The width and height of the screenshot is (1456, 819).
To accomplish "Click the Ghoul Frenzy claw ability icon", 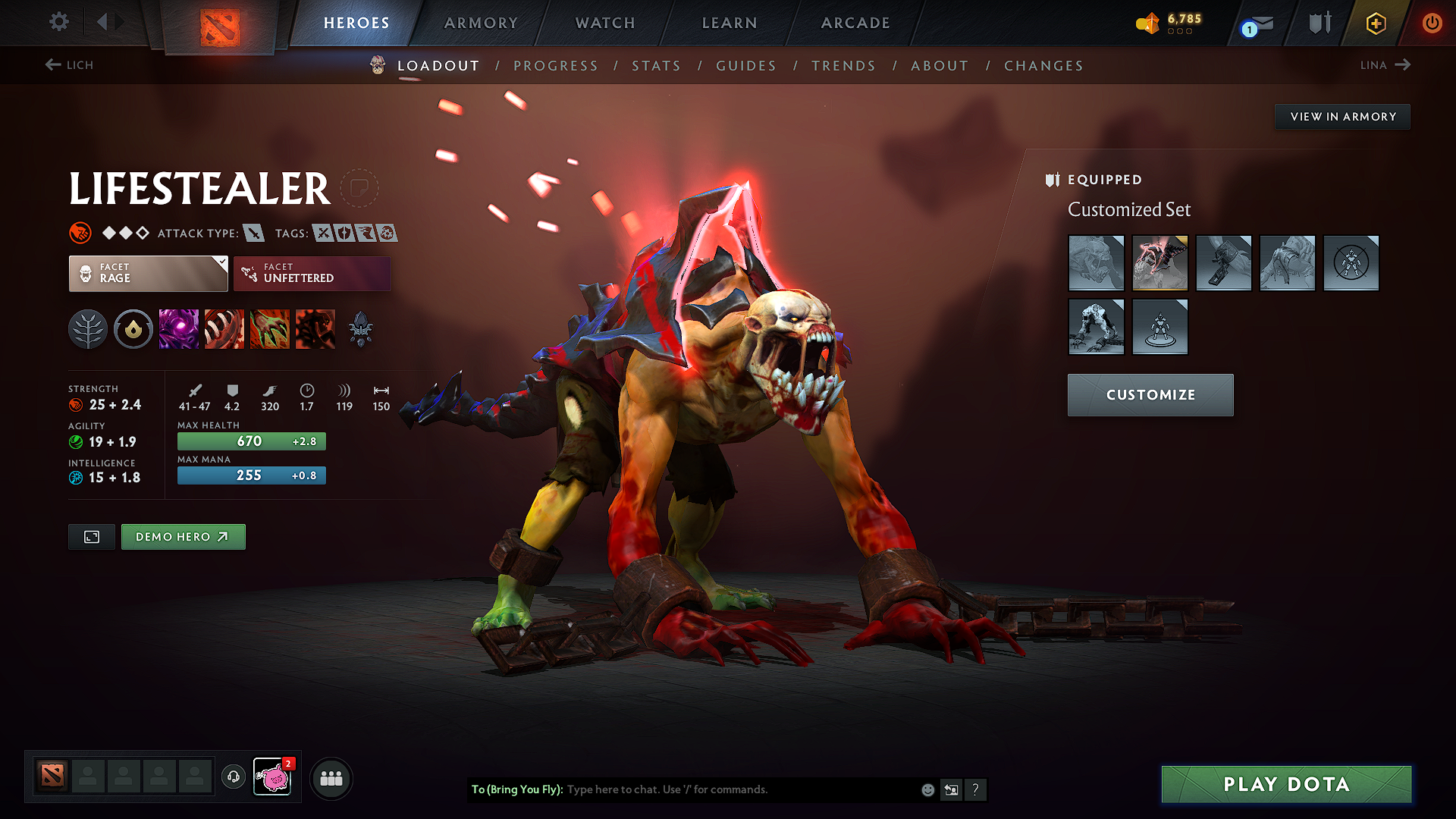I will coord(270,328).
